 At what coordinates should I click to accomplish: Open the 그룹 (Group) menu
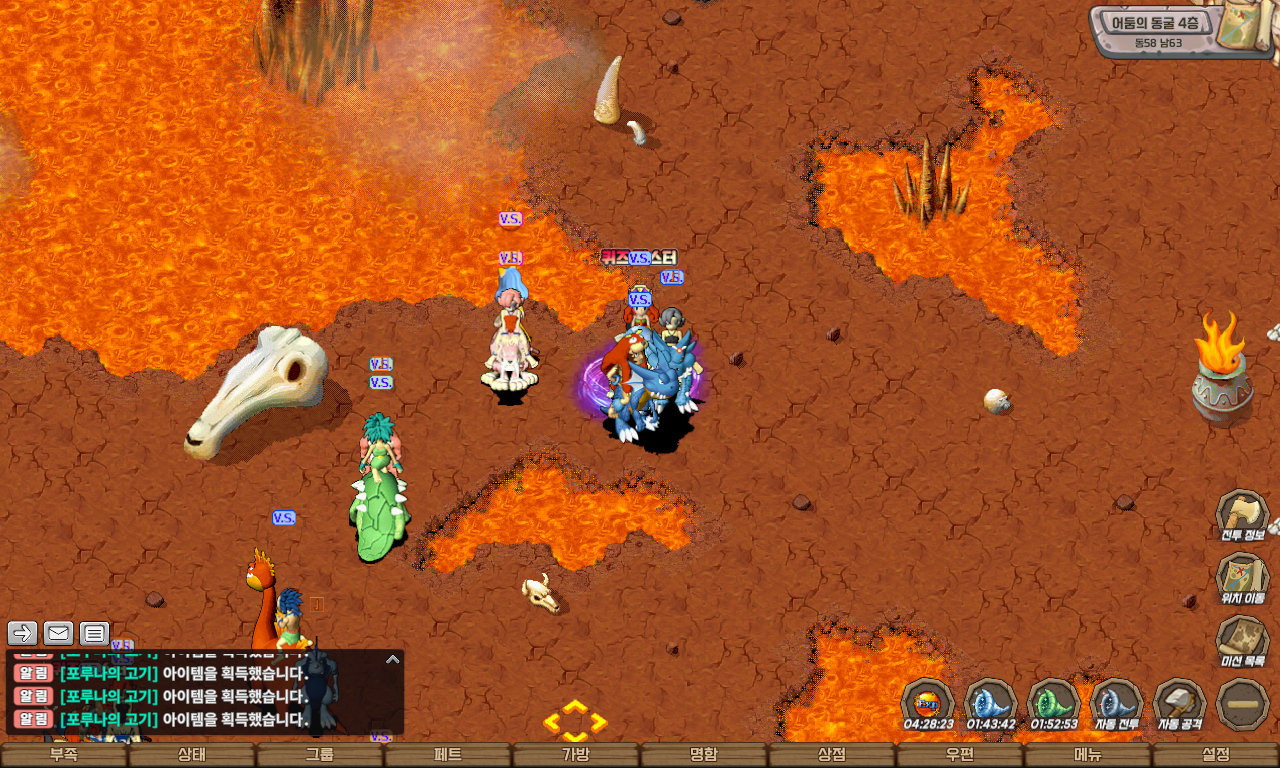point(319,755)
